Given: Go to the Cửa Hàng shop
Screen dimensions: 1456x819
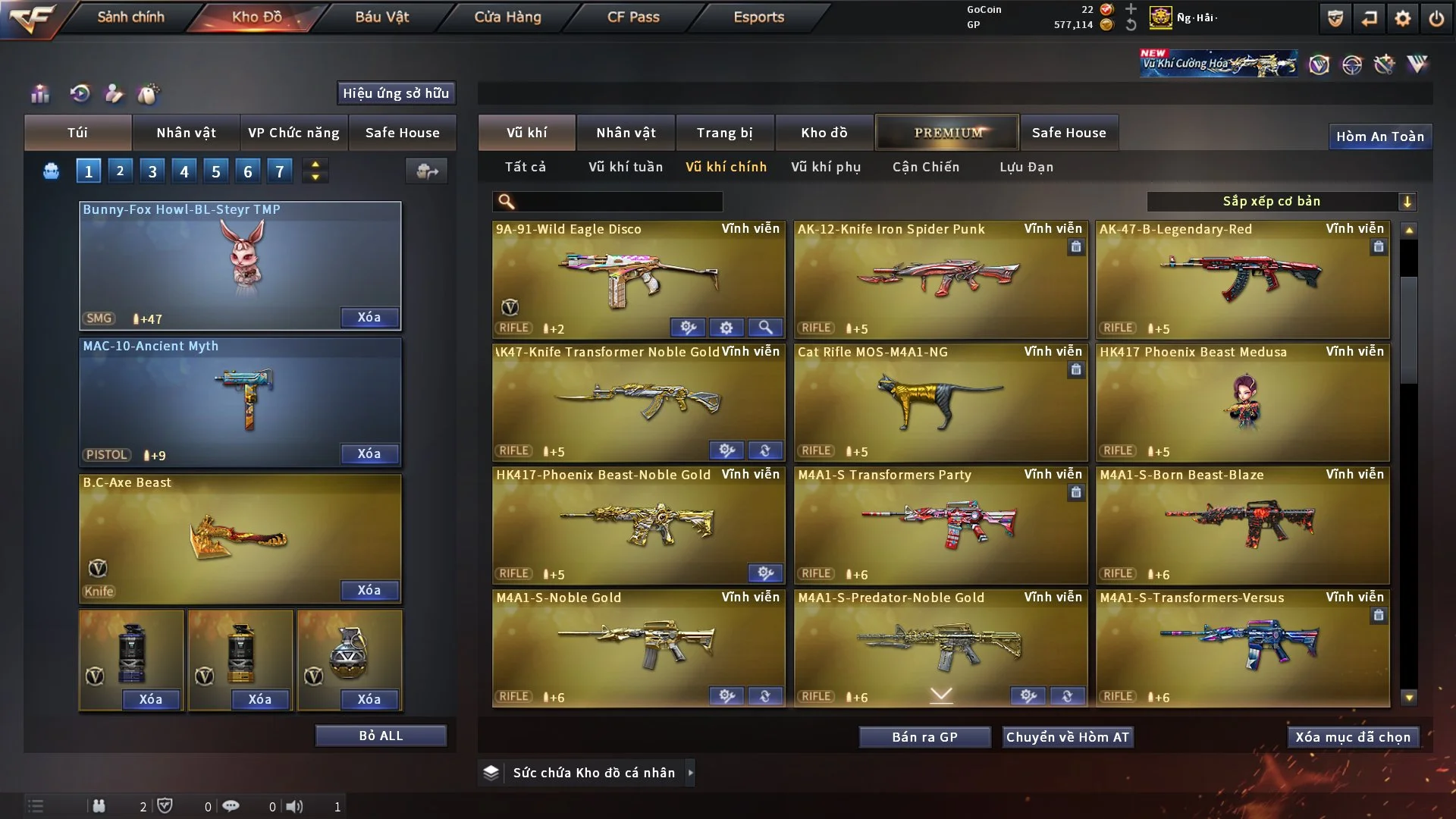Looking at the screenshot, I should tap(507, 17).
